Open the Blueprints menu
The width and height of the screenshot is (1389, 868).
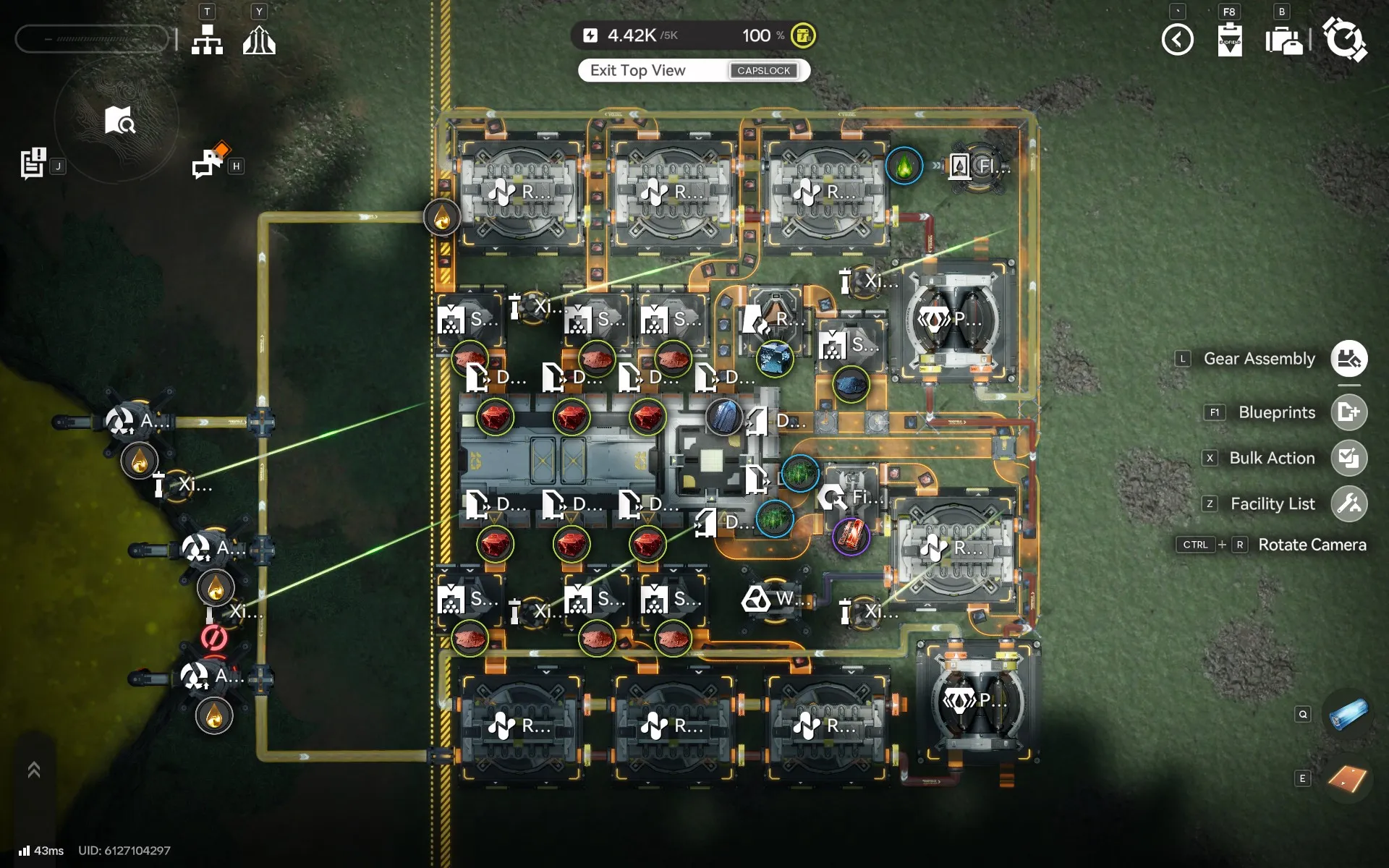pos(1348,412)
